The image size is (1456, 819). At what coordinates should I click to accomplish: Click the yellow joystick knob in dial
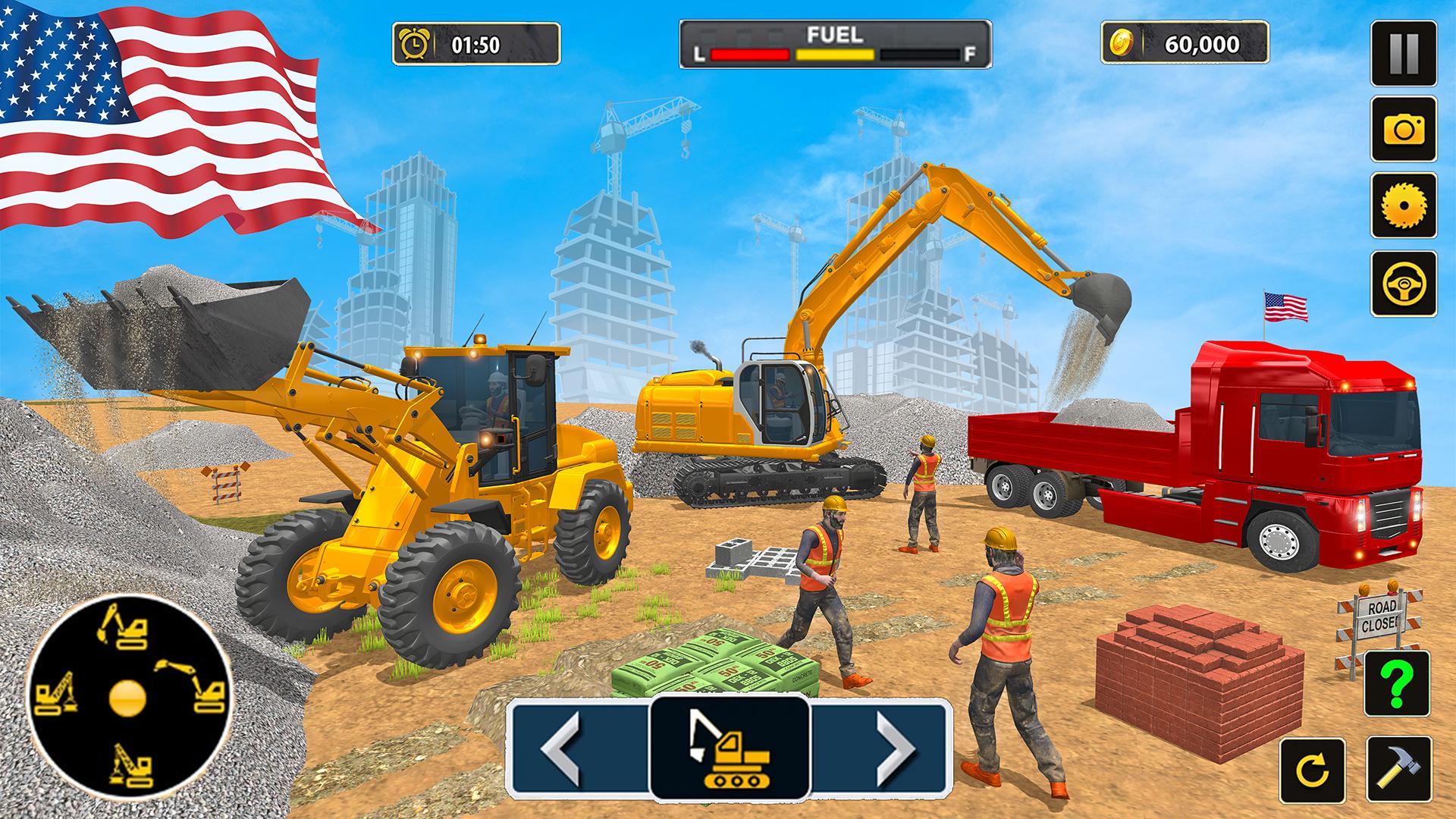127,698
